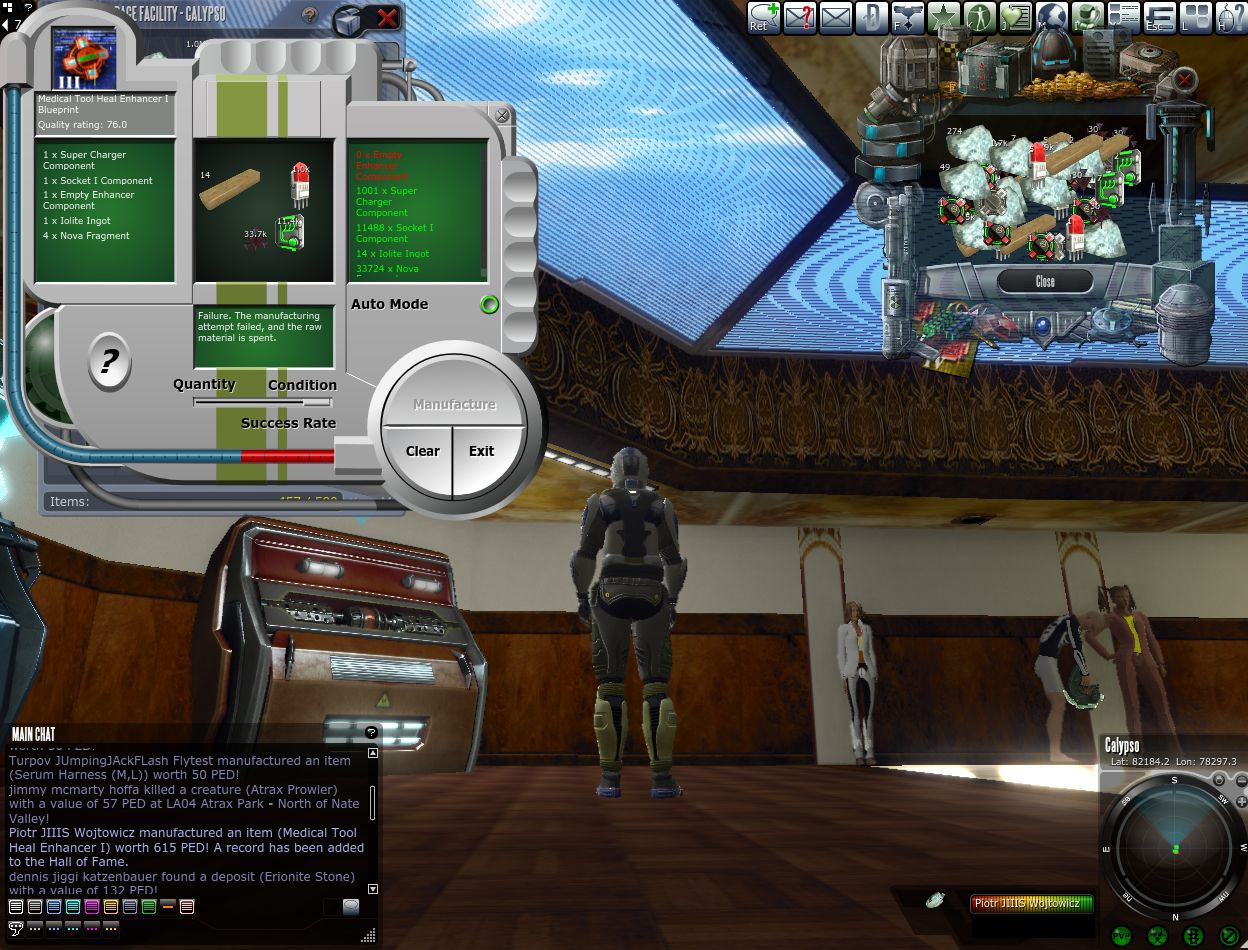Clear the manufacturing materials
This screenshot has width=1248, height=950.
pos(422,451)
